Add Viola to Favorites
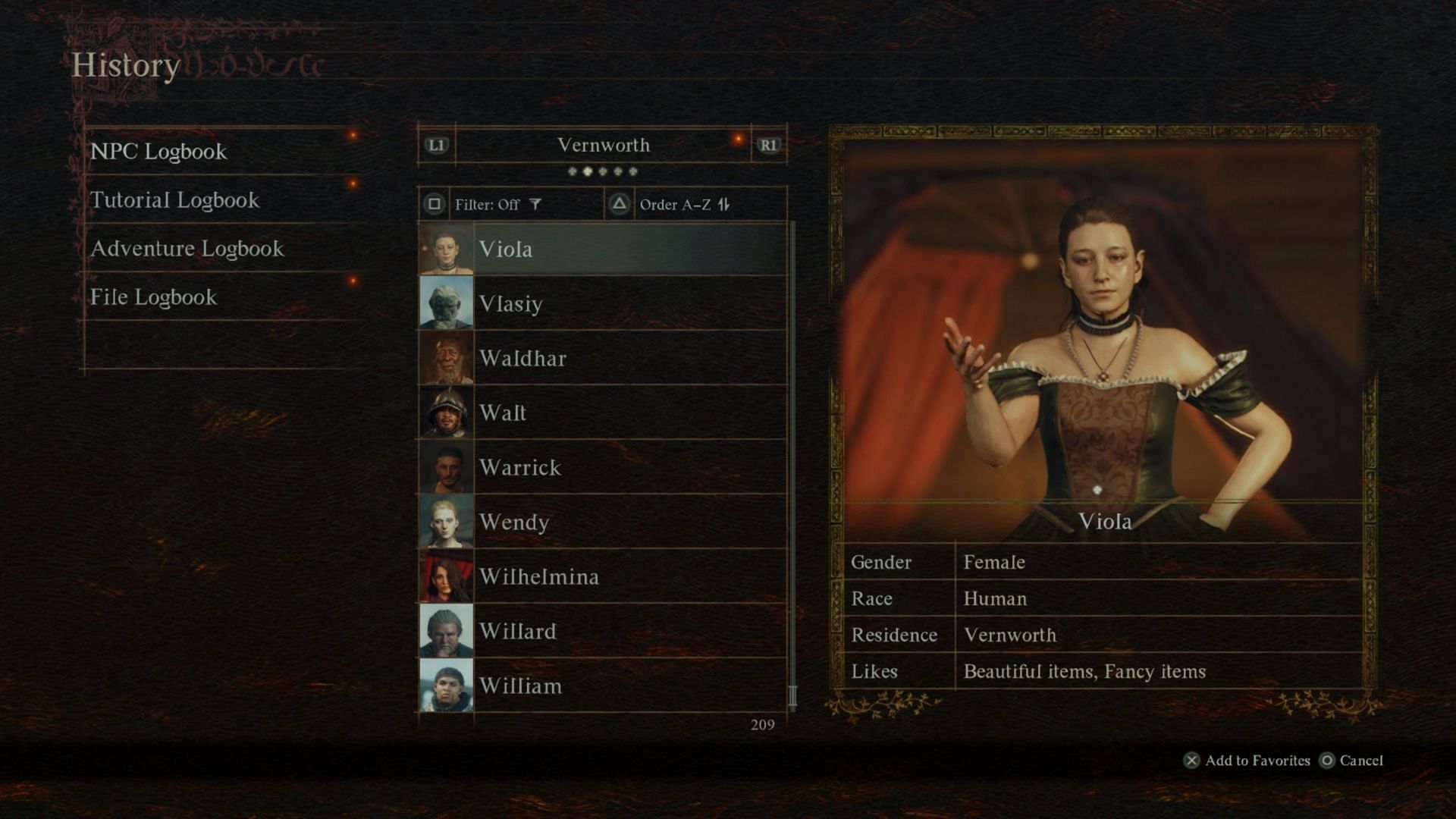Image resolution: width=1456 pixels, height=819 pixels. tap(1247, 761)
